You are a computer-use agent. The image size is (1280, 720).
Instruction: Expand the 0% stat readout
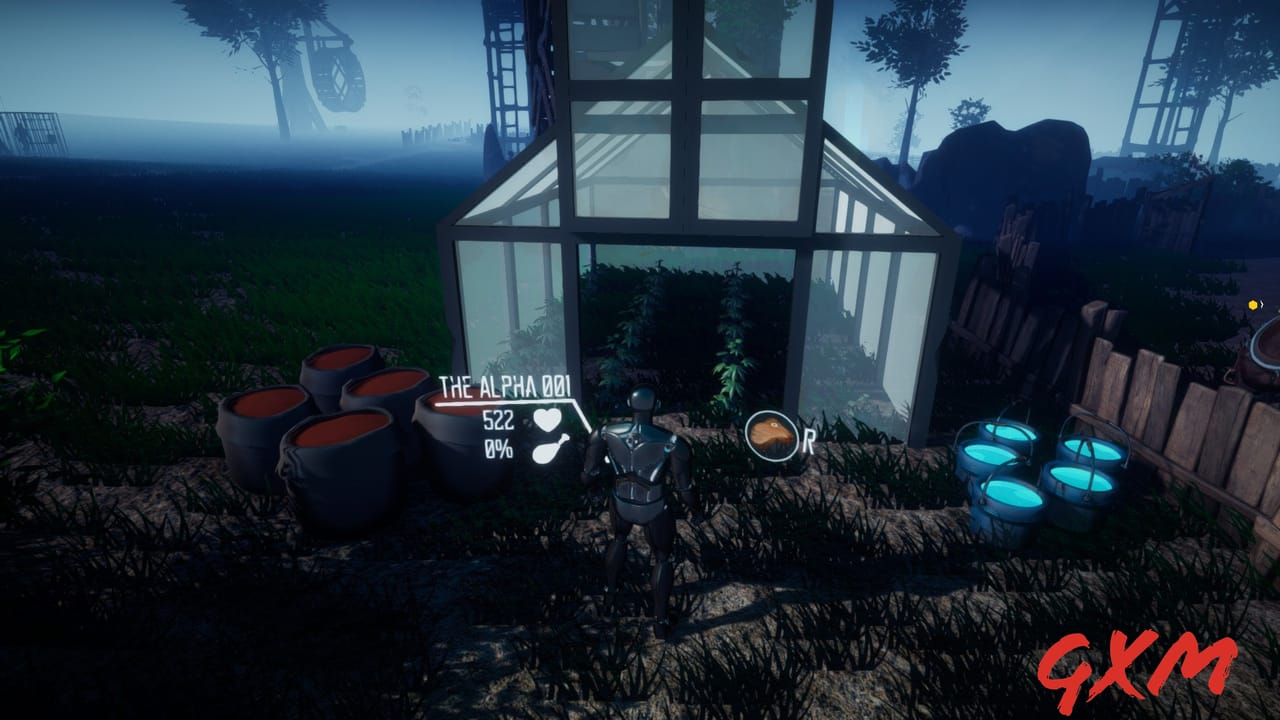click(497, 447)
